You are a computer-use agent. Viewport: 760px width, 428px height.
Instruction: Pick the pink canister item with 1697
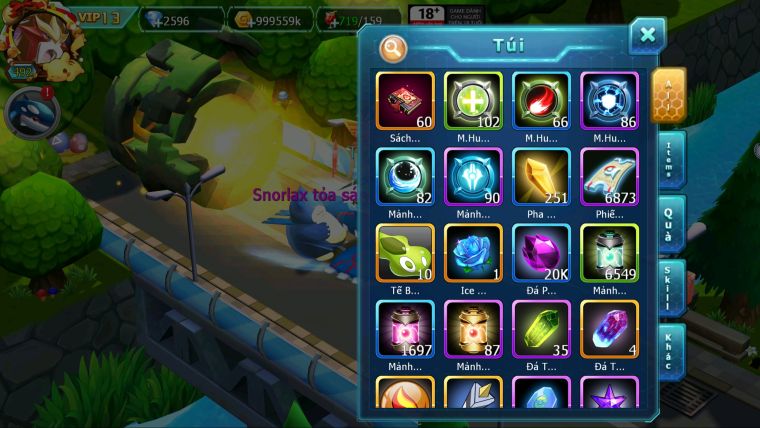(x=405, y=328)
